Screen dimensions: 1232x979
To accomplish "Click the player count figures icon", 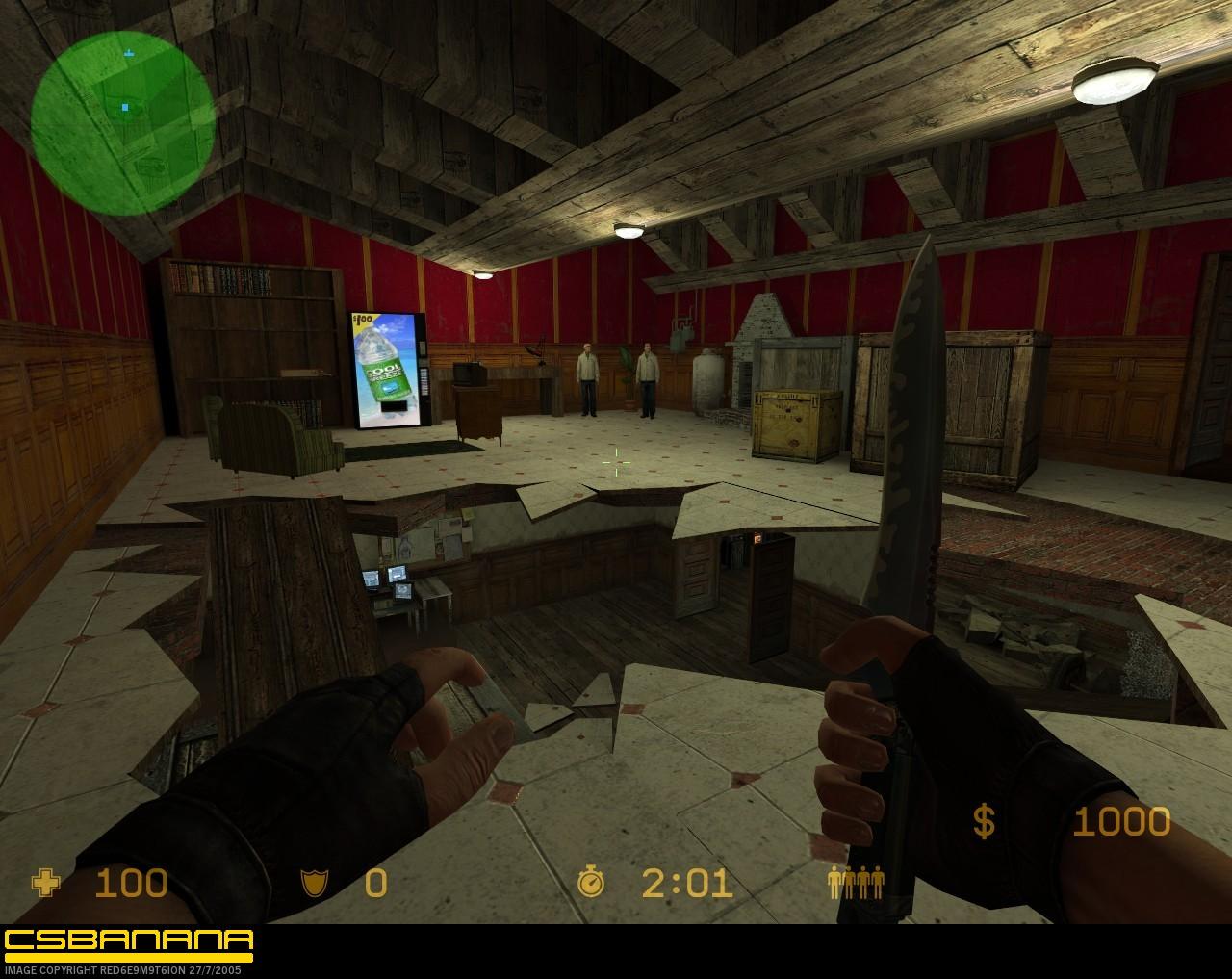I will (857, 883).
